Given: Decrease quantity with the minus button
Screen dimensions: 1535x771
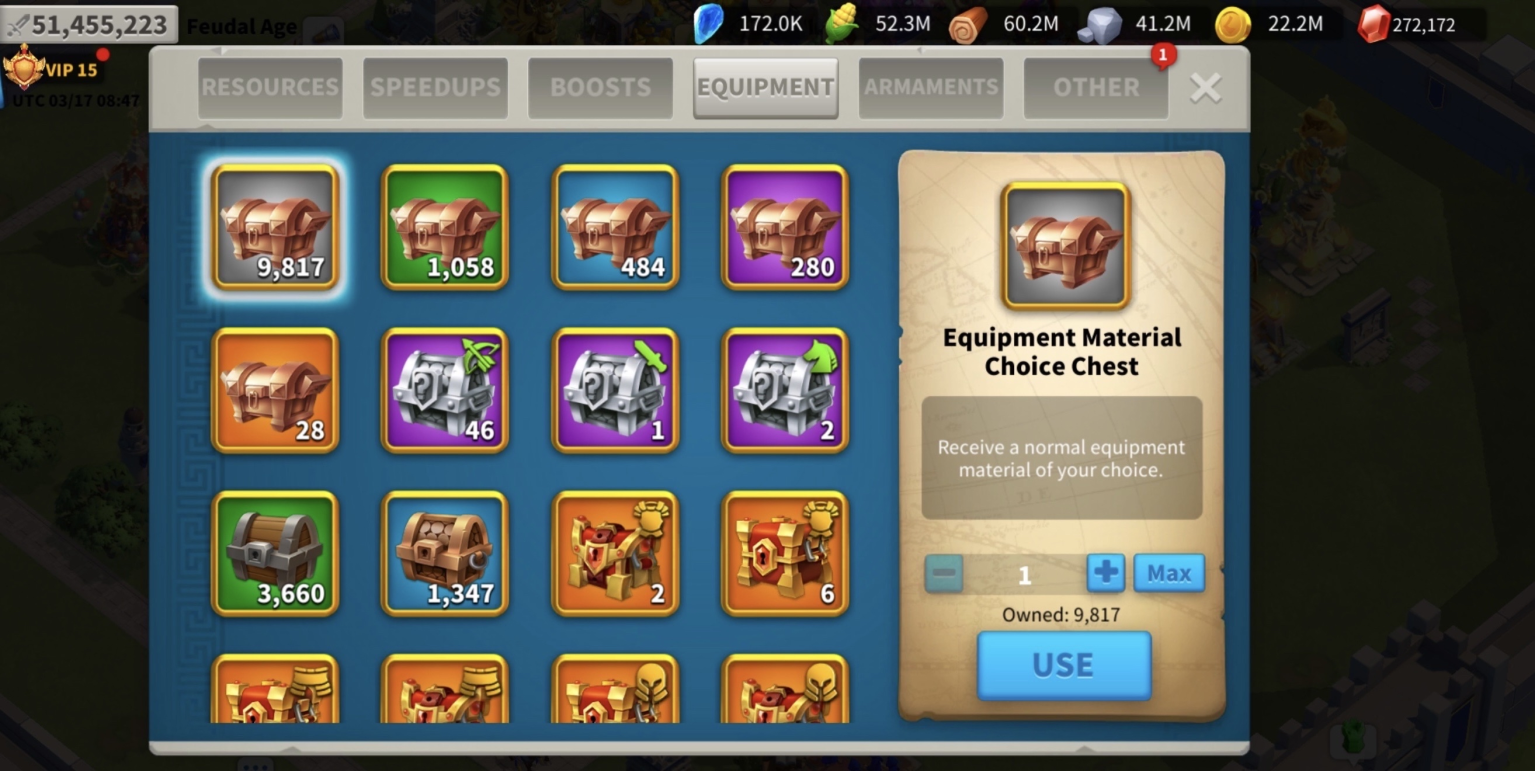Looking at the screenshot, I should point(944,574).
